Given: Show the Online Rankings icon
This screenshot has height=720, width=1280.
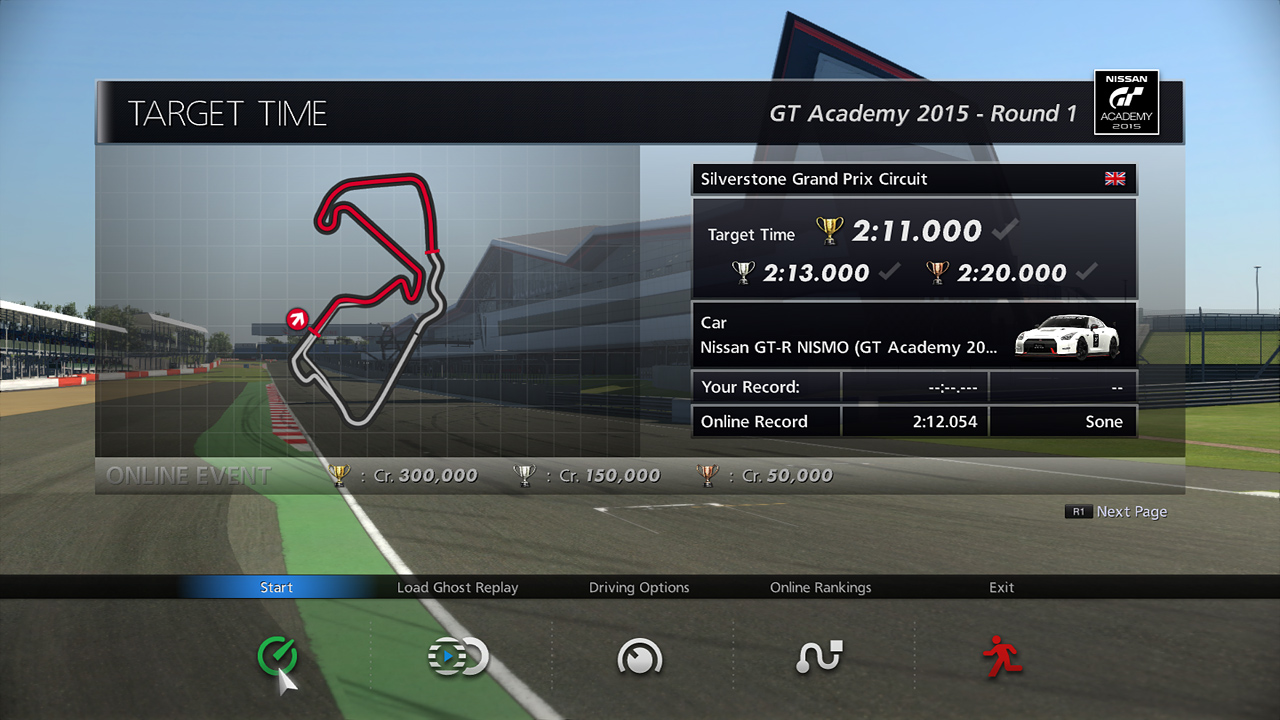Looking at the screenshot, I should (820, 657).
